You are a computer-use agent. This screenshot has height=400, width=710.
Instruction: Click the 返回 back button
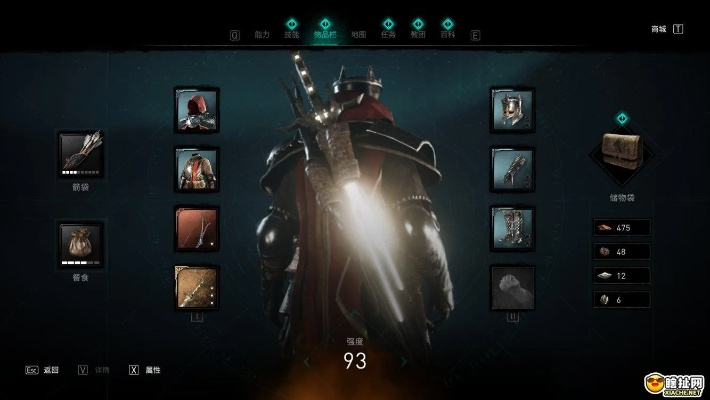pos(43,370)
